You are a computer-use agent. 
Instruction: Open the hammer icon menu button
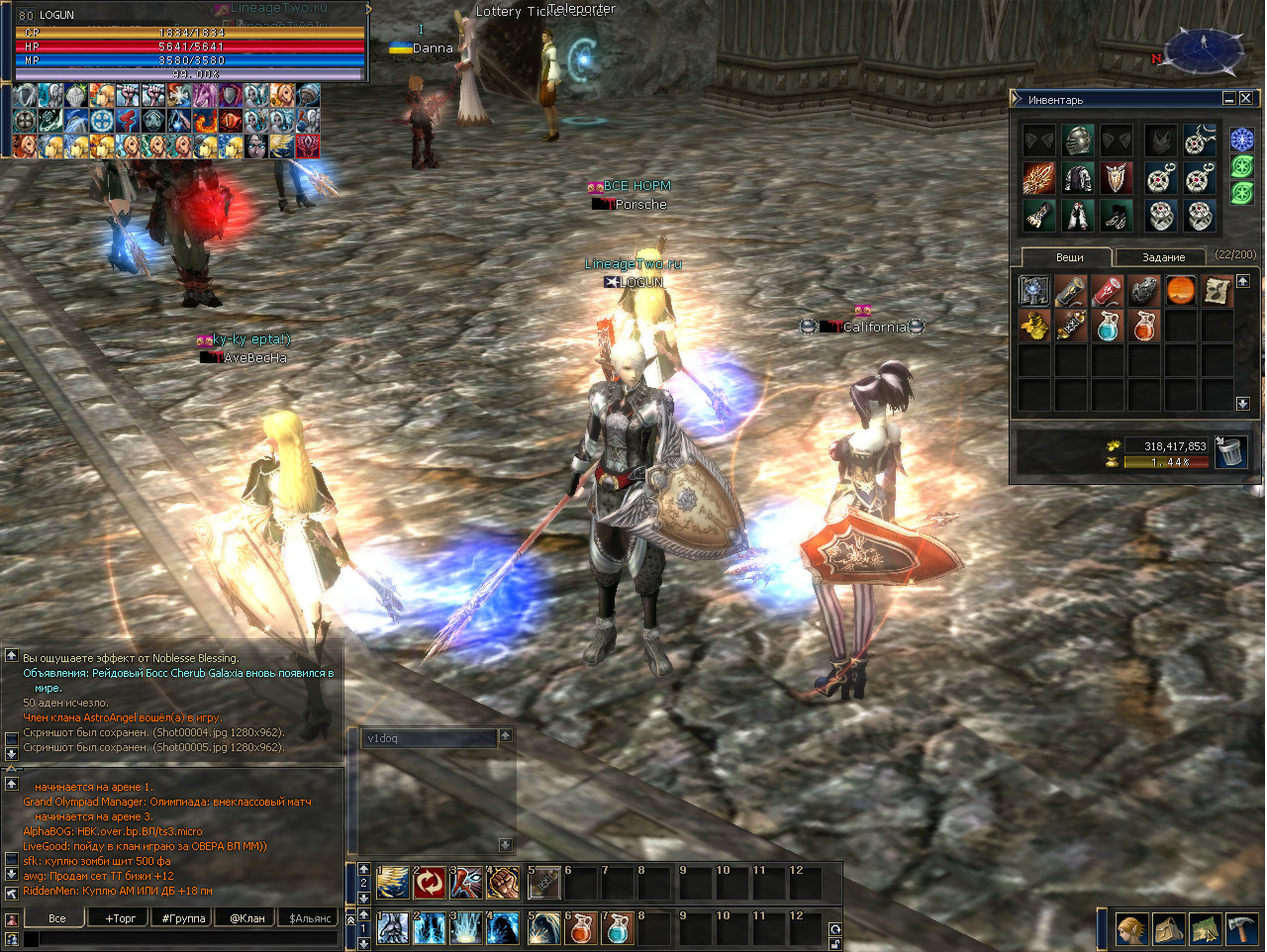click(x=1242, y=929)
